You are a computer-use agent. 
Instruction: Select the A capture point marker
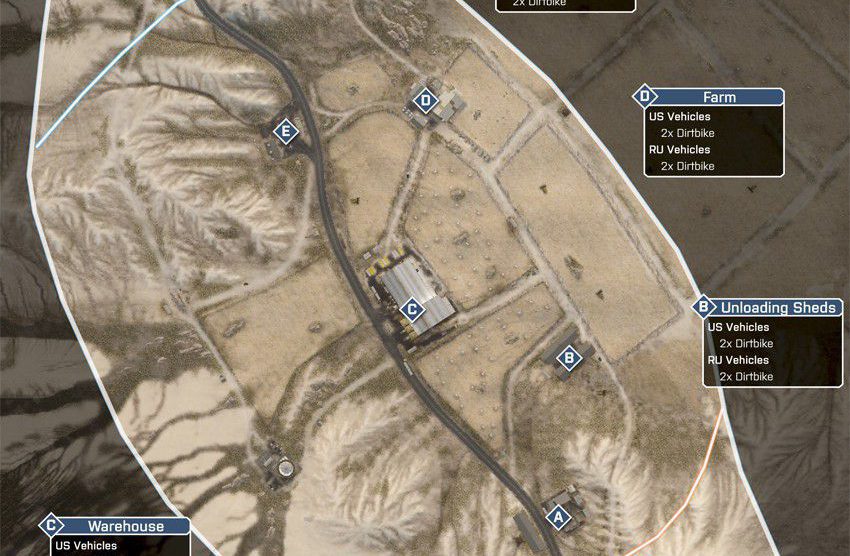(558, 517)
